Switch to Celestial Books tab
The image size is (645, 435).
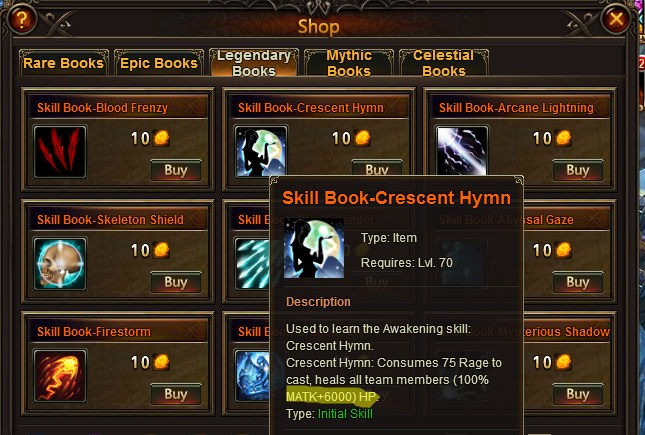coord(443,63)
